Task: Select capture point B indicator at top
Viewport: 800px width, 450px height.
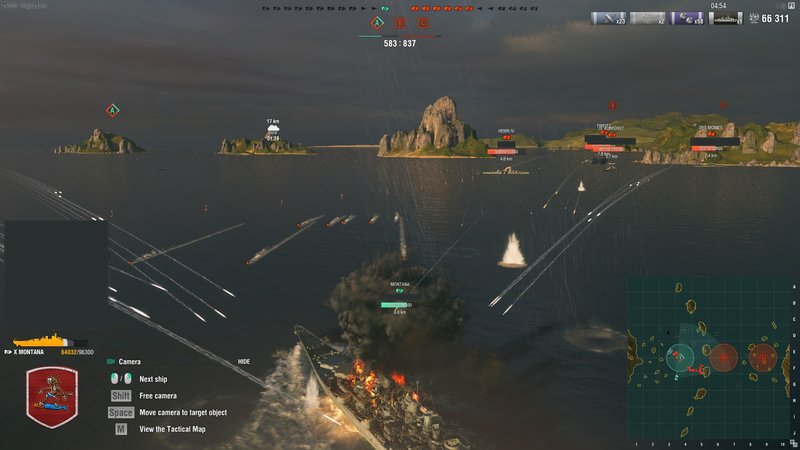Action: coord(400,22)
